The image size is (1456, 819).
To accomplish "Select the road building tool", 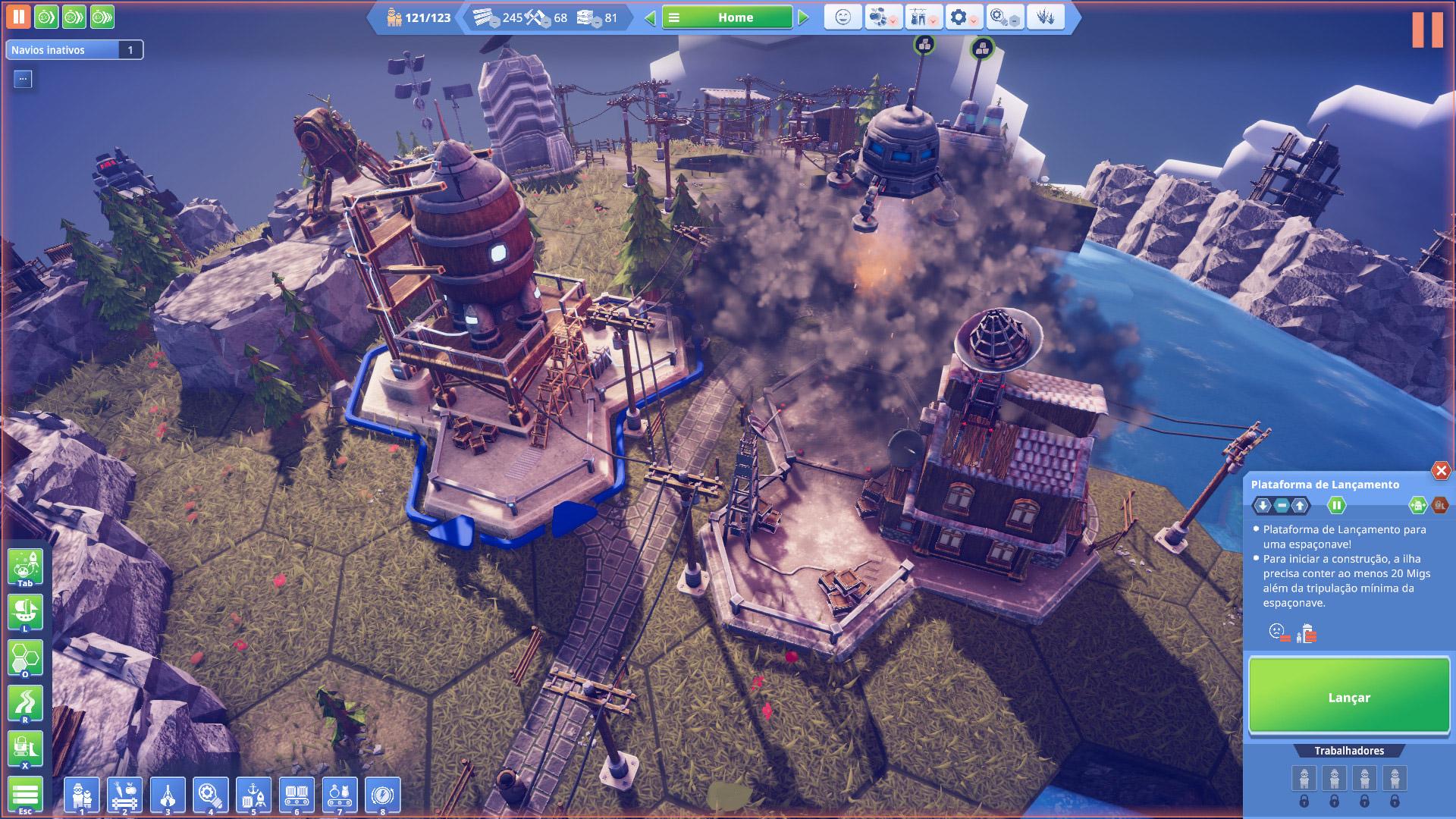I will pos(25,704).
